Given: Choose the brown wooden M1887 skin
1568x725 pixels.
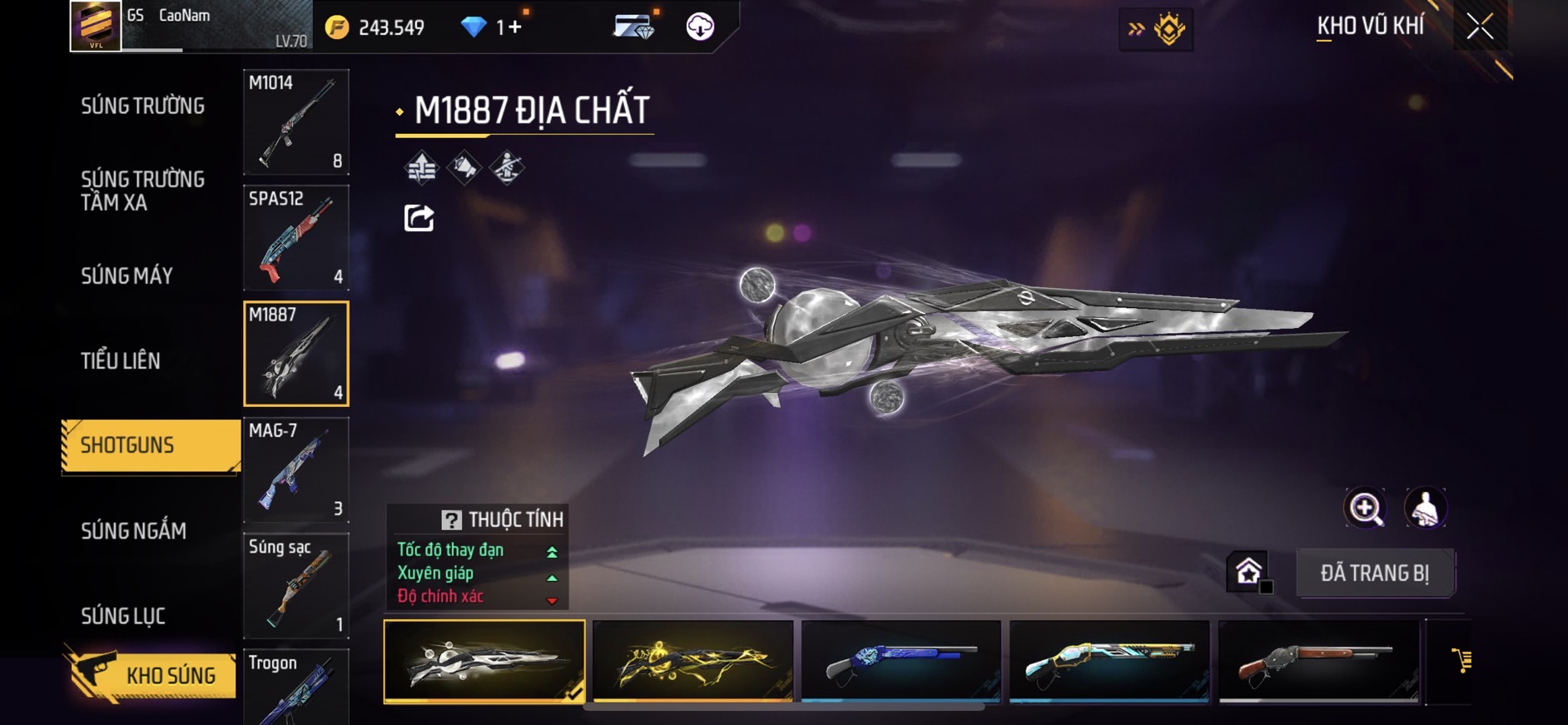Looking at the screenshot, I should pos(1318,661).
